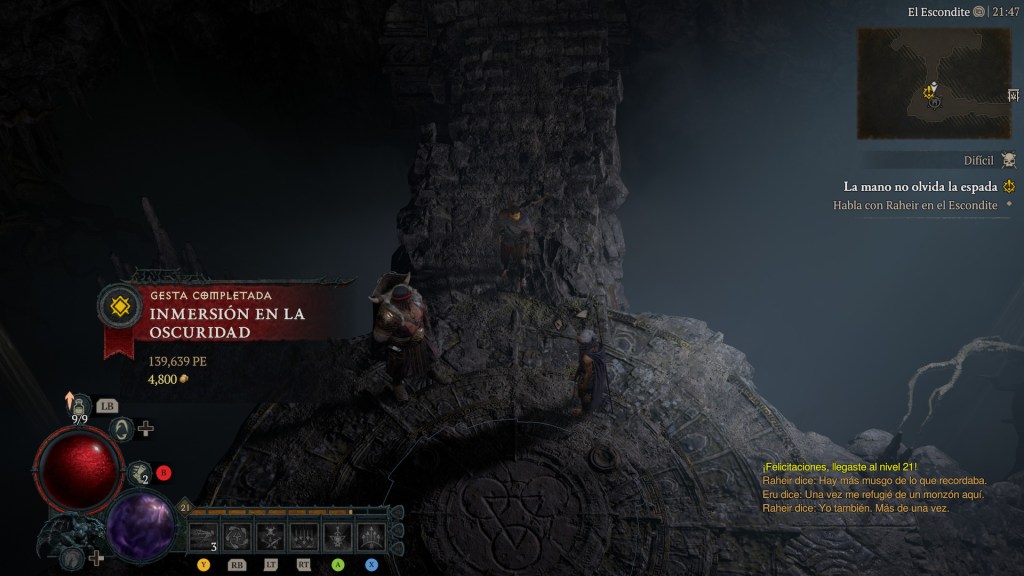Open the quest 'La mano no olvida la espada'

[920, 186]
